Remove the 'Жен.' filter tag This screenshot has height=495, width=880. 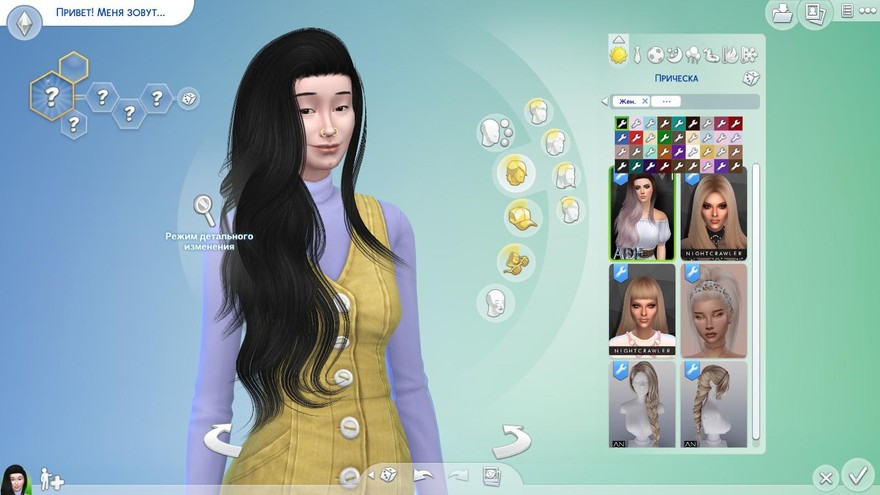click(x=645, y=101)
